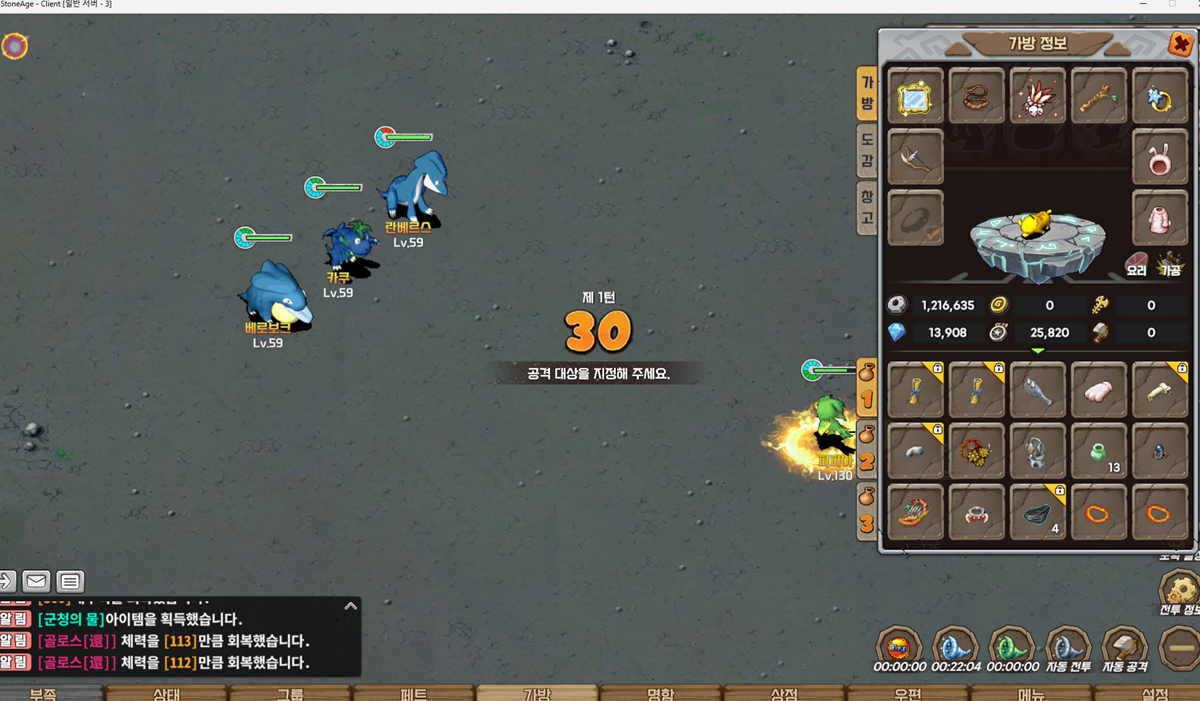
Task: Open the 펫 pet menu
Action: (x=413, y=693)
